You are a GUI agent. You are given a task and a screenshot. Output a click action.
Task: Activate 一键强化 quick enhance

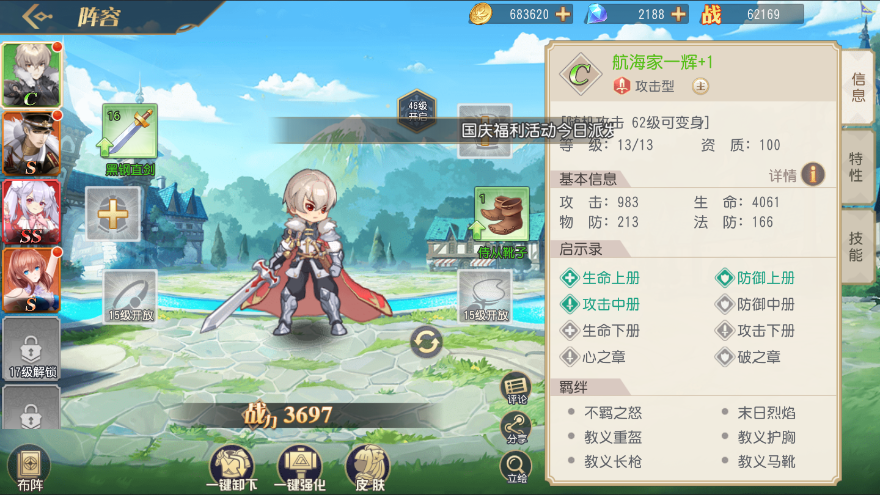299,467
